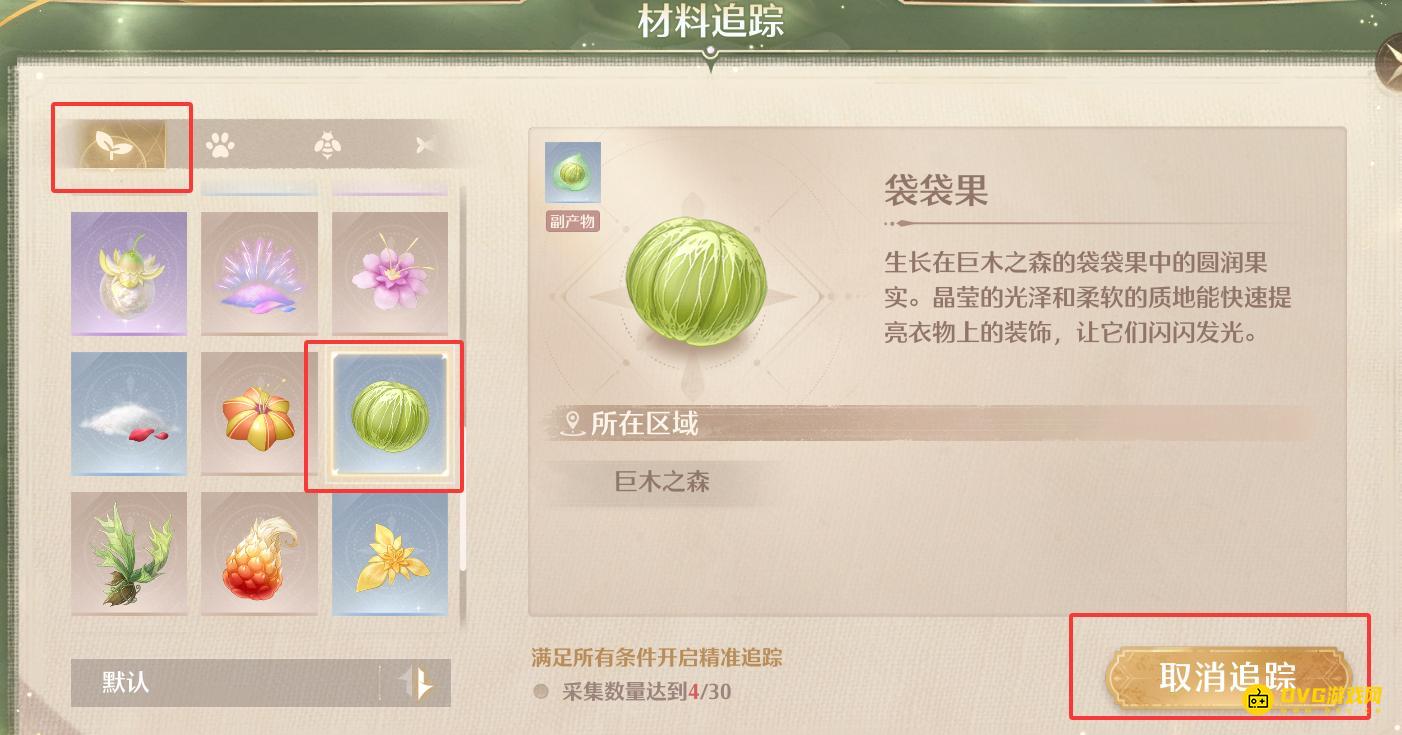The width and height of the screenshot is (1402, 735).
Task: Toggle the 采集数量达到4/30 condition marker
Action: click(x=541, y=689)
